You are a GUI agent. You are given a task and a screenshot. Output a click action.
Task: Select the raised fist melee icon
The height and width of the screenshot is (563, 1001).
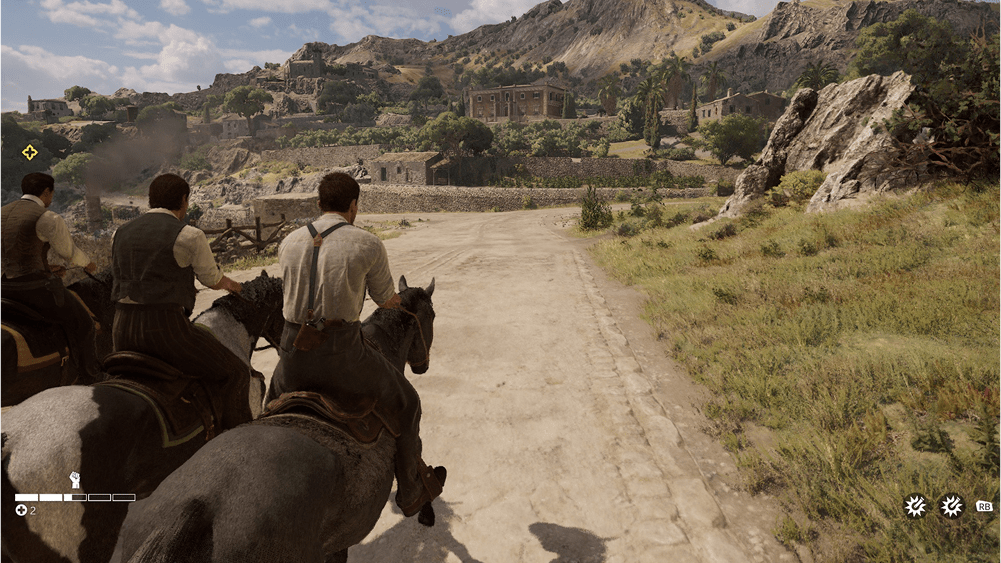[x=75, y=480]
